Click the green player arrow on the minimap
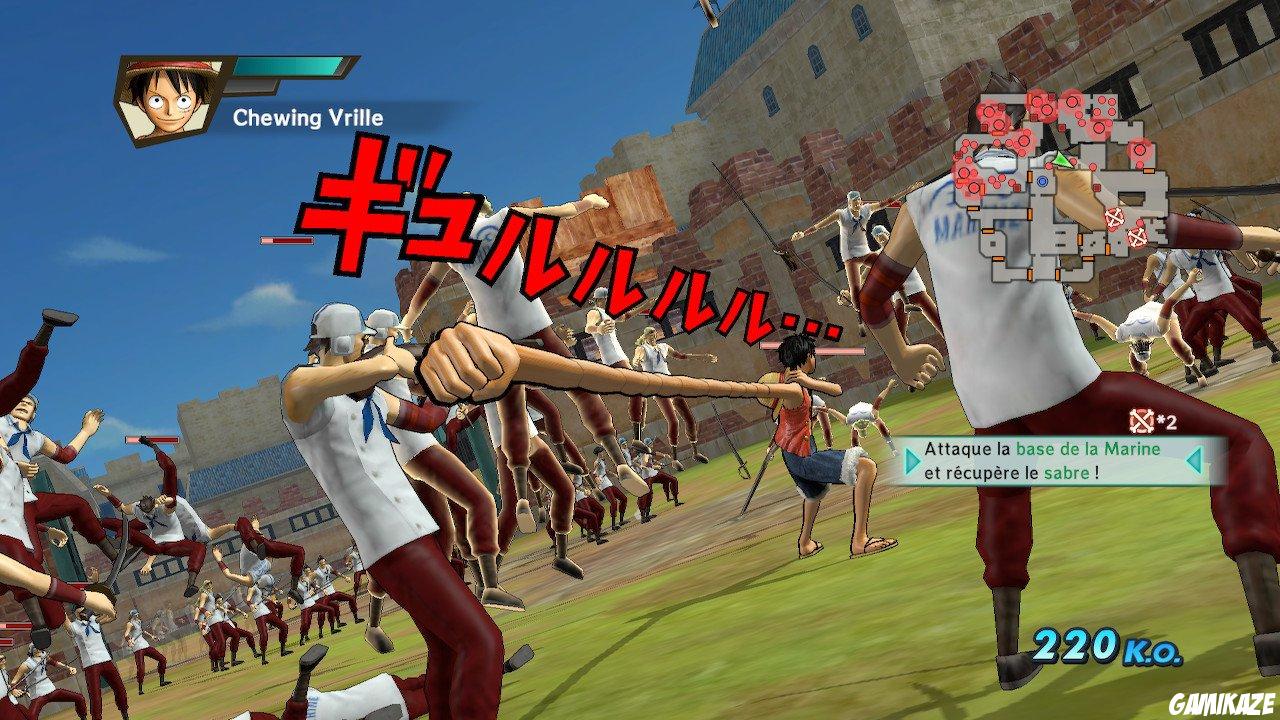This screenshot has width=1280, height=720. tap(1061, 160)
